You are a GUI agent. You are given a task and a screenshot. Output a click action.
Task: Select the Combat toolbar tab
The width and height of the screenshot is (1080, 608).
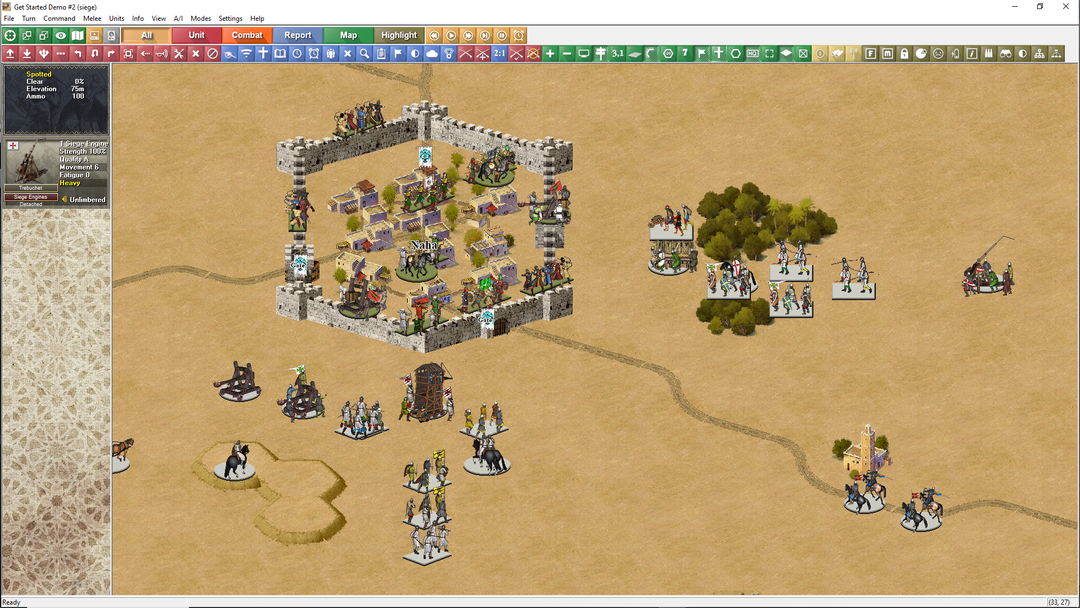247,35
